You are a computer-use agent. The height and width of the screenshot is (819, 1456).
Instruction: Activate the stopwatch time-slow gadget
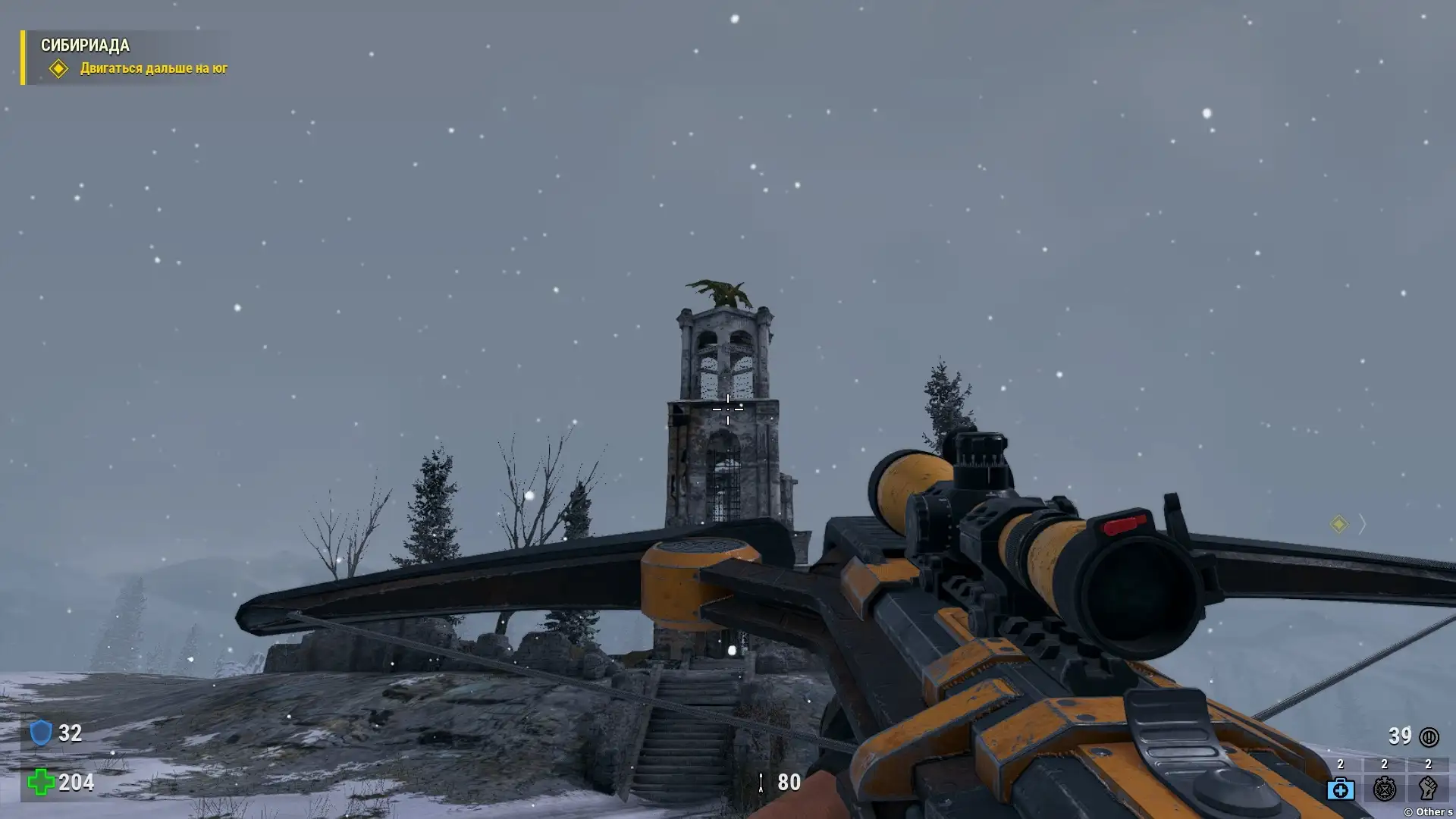(x=1384, y=788)
